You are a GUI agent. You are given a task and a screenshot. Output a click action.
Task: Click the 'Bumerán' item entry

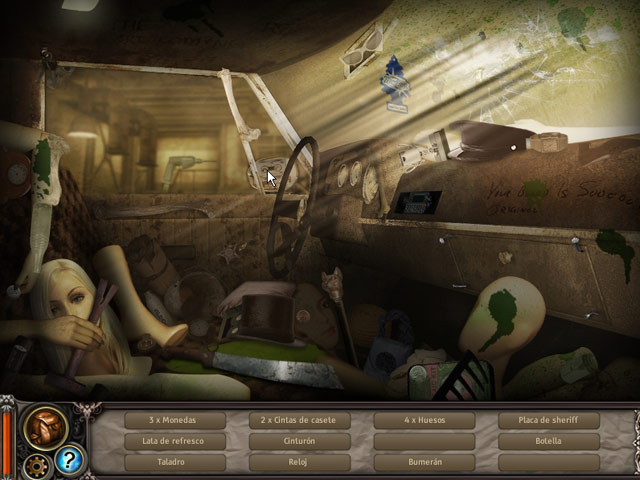[x=424, y=462]
